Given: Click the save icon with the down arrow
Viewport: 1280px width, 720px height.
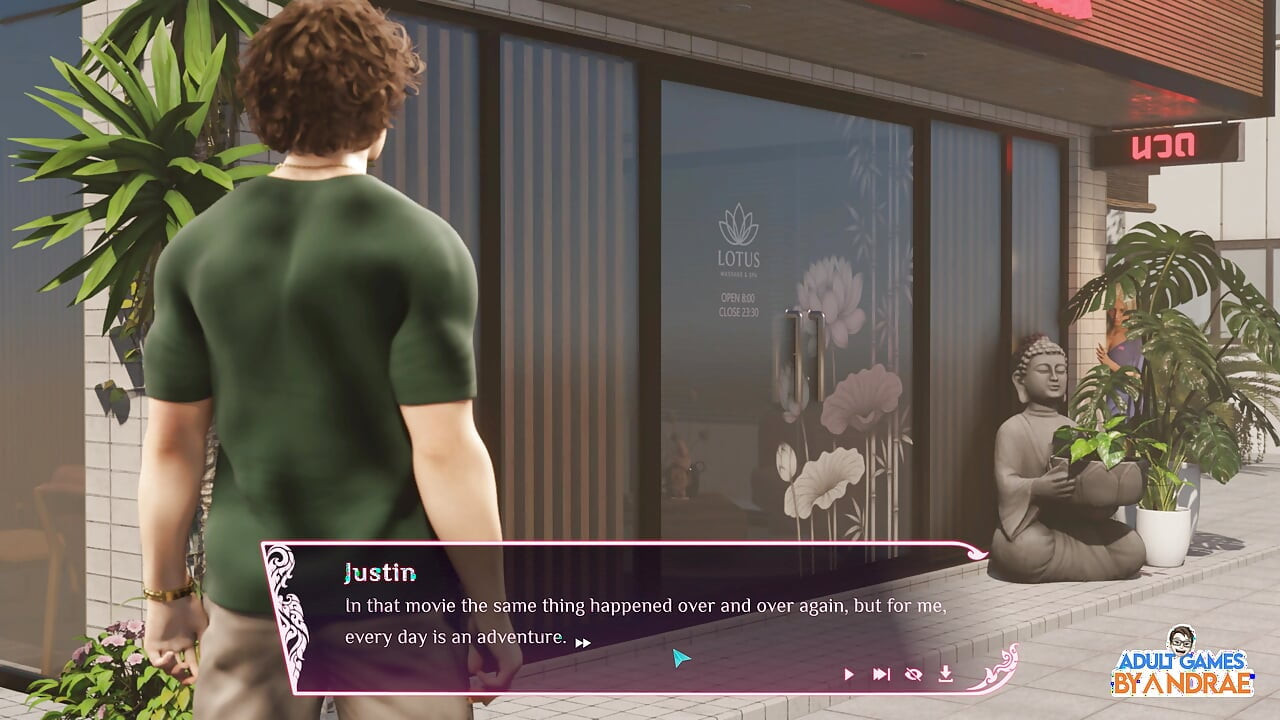Looking at the screenshot, I should 945,674.
